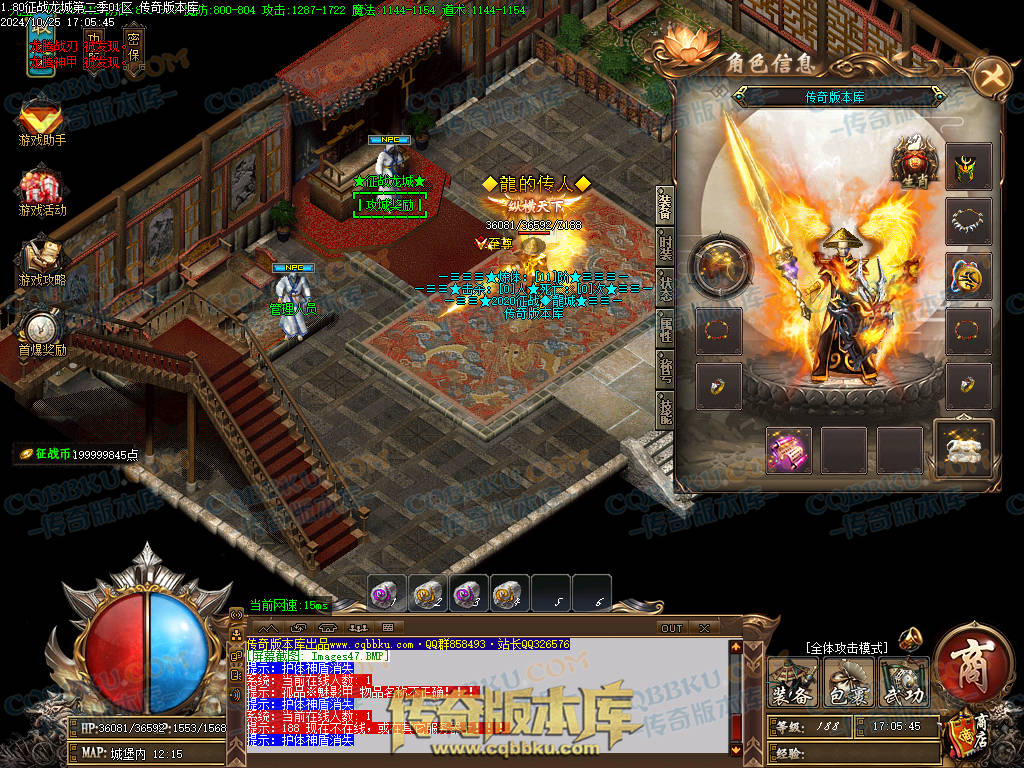Open the 包裹 bag button

(x=848, y=682)
